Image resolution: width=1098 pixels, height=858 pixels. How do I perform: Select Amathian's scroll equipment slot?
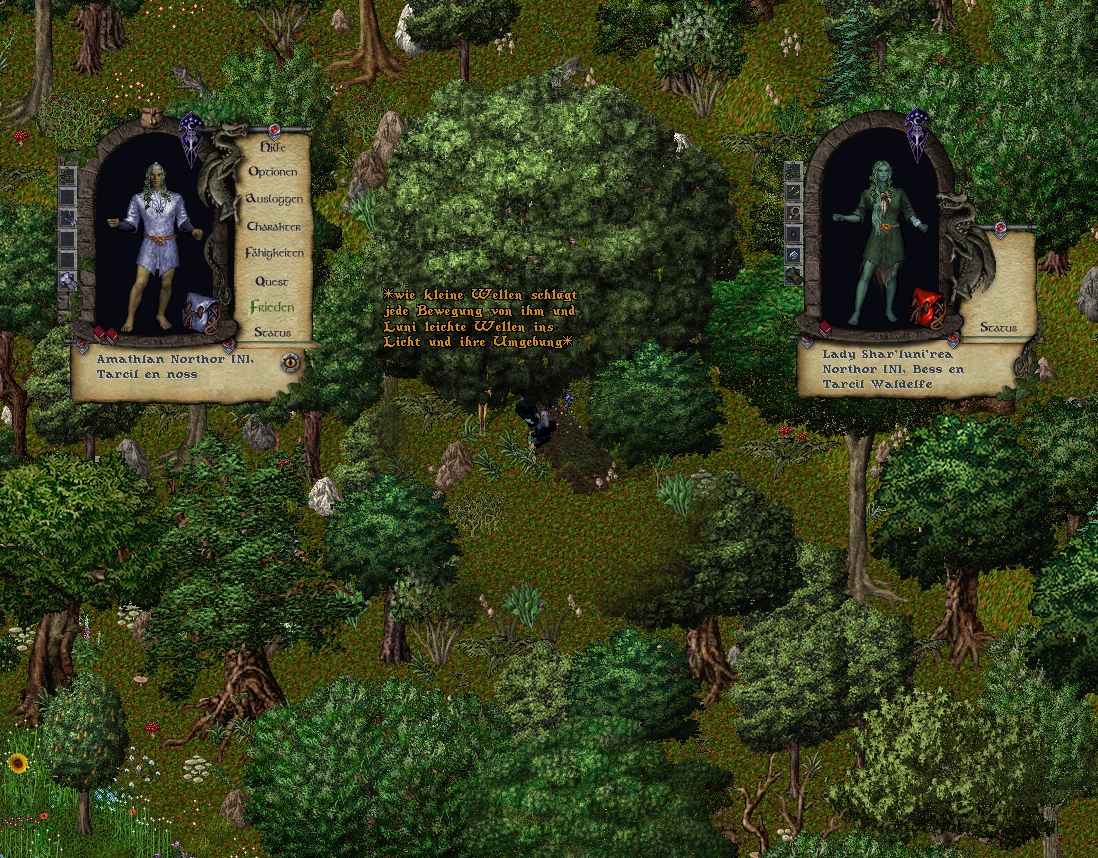(68, 281)
